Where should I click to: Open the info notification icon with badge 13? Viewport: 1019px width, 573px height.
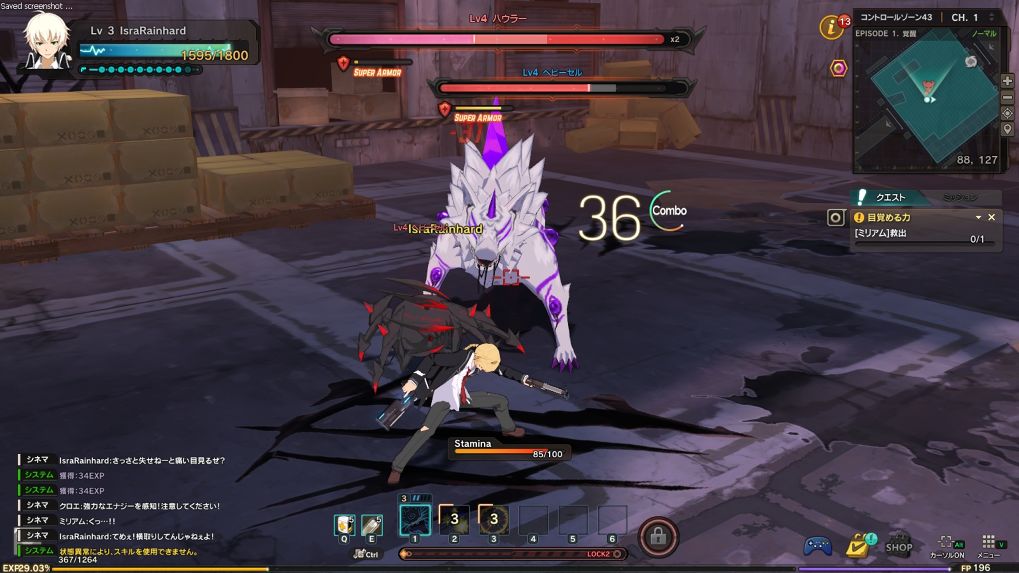(832, 27)
